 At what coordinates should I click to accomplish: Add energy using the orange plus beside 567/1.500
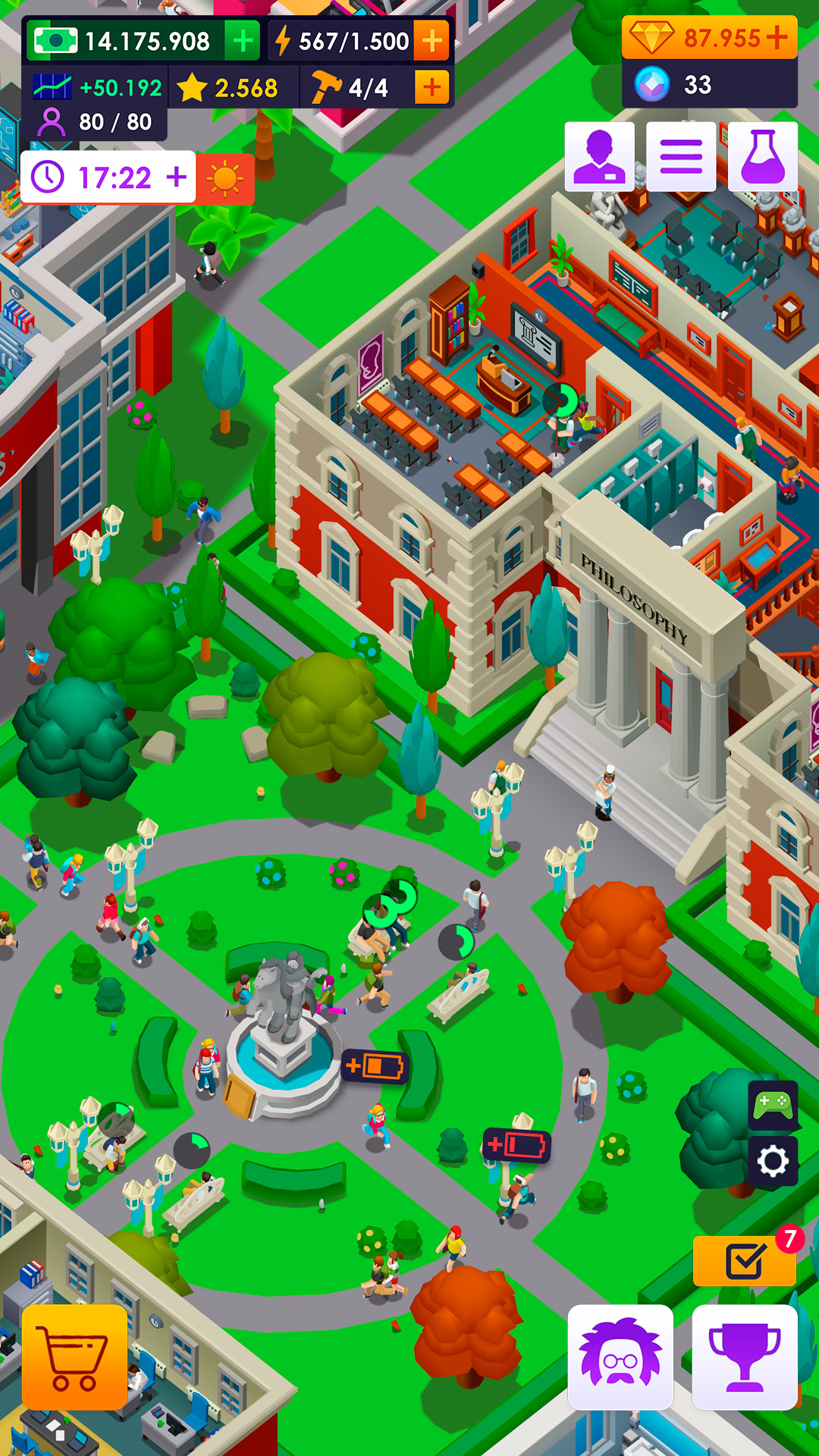(432, 41)
